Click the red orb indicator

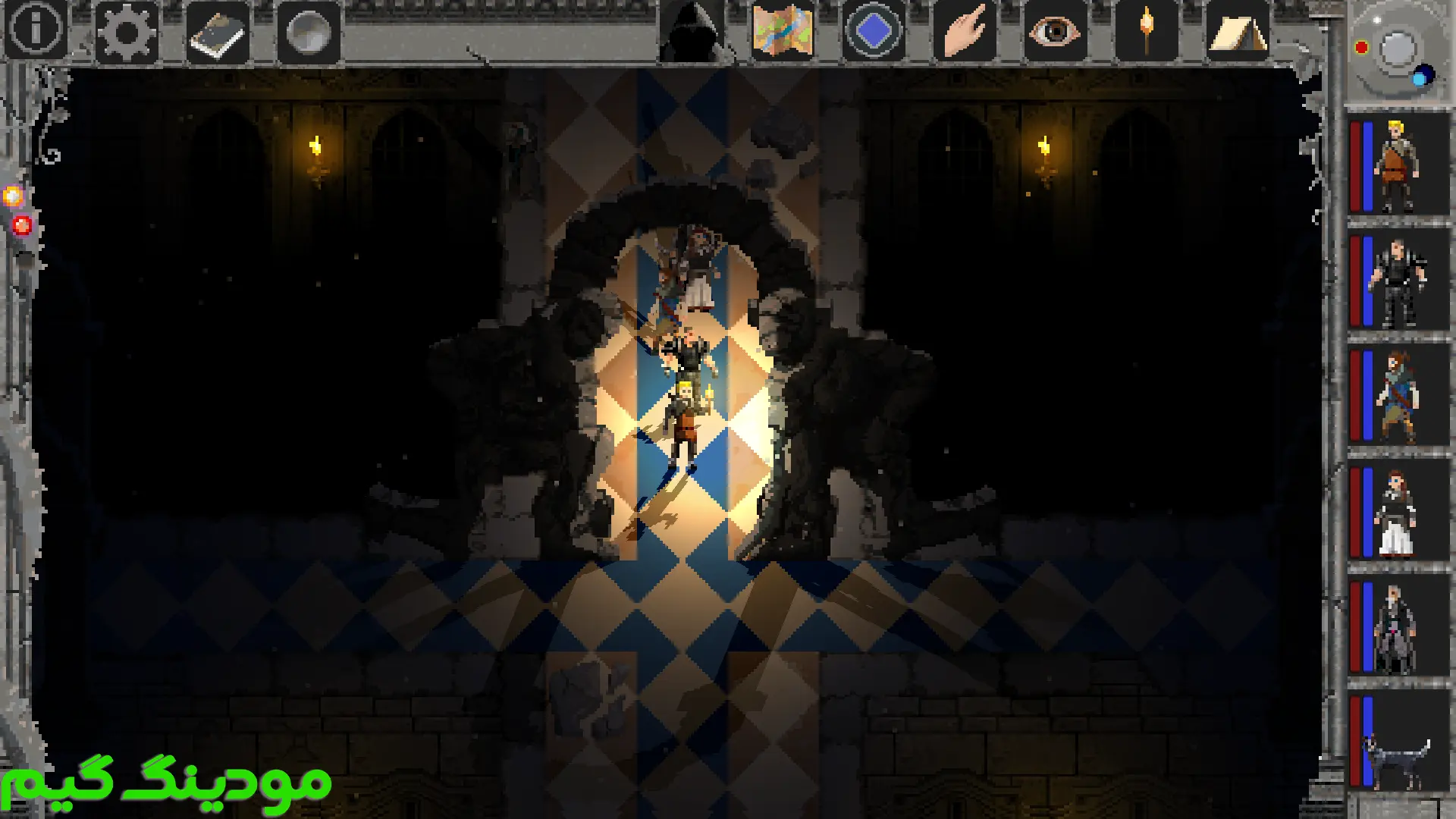point(22,225)
